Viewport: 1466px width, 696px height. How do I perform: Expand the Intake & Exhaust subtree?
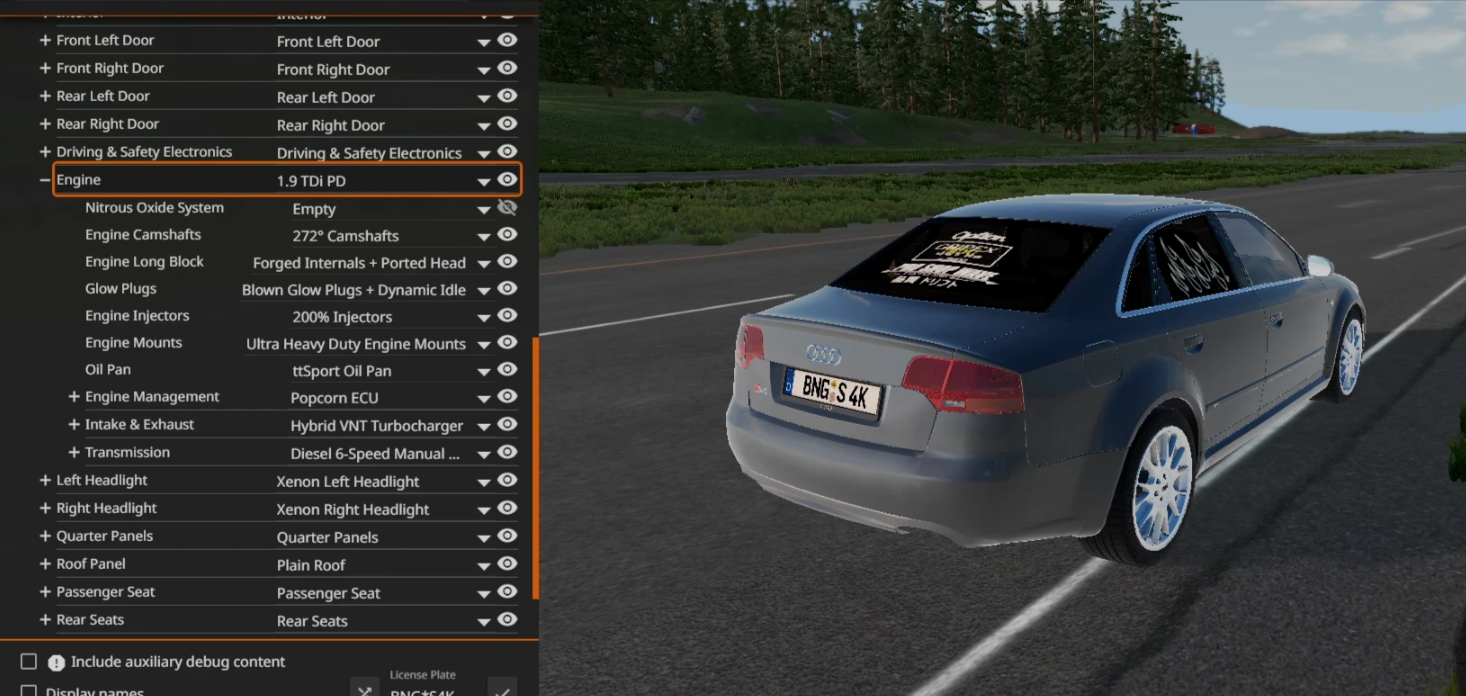click(73, 425)
